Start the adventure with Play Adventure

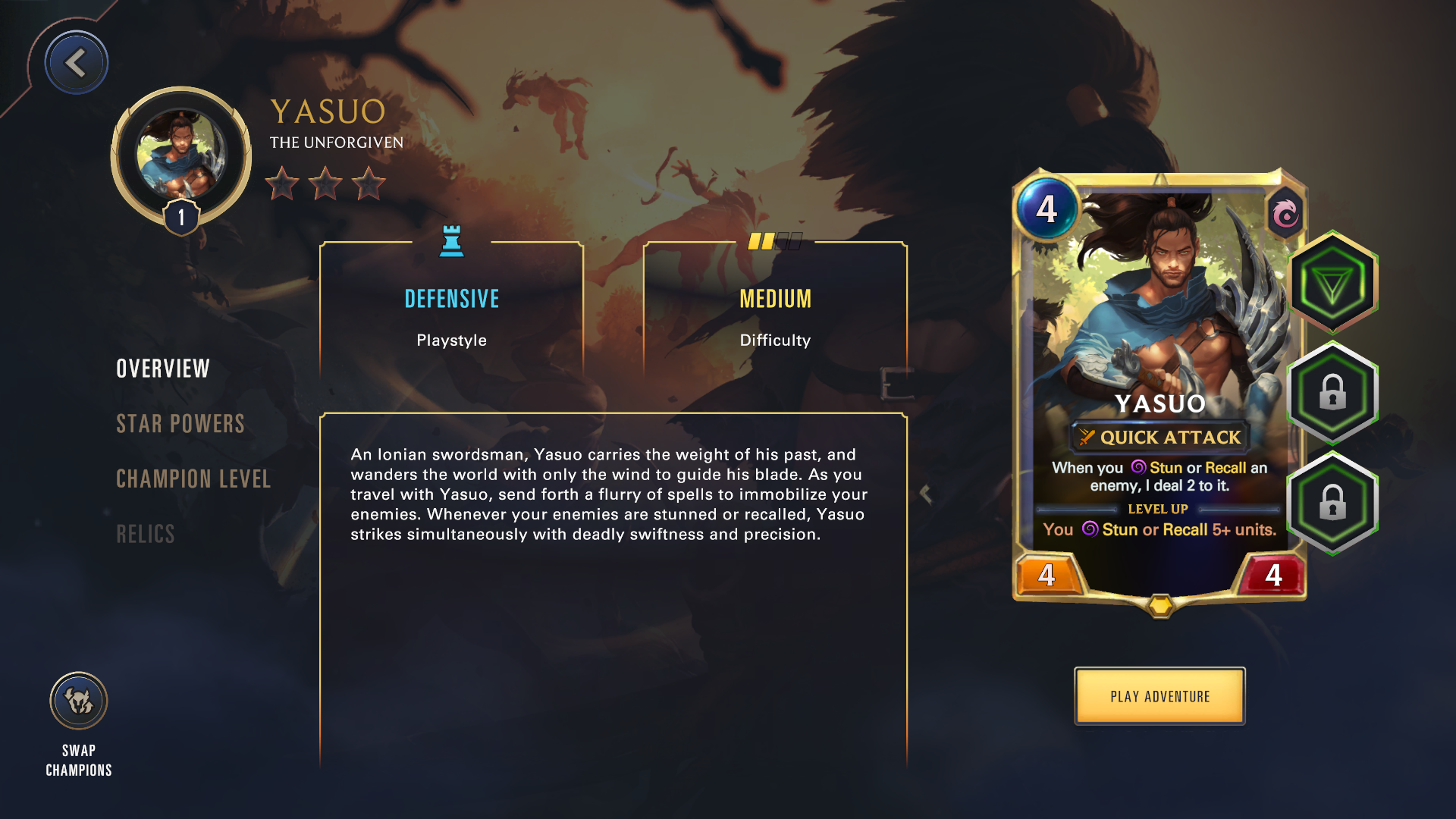coord(1159,696)
